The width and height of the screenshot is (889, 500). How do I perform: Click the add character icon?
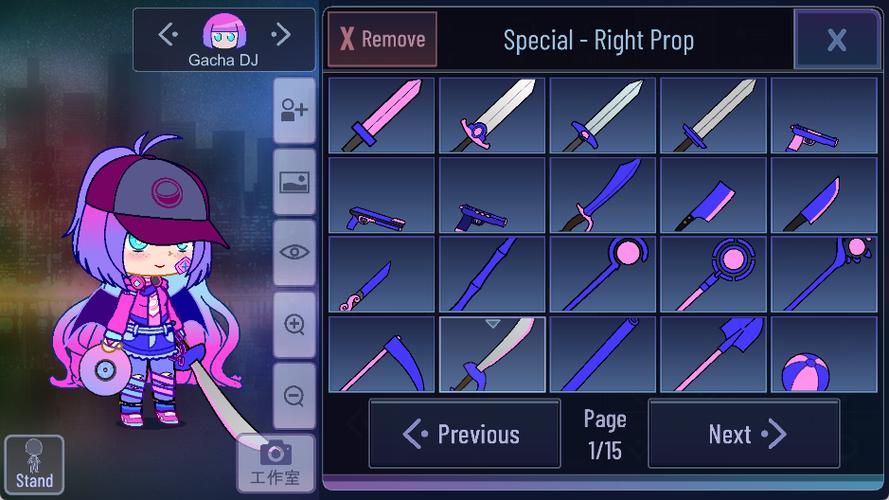click(x=294, y=111)
